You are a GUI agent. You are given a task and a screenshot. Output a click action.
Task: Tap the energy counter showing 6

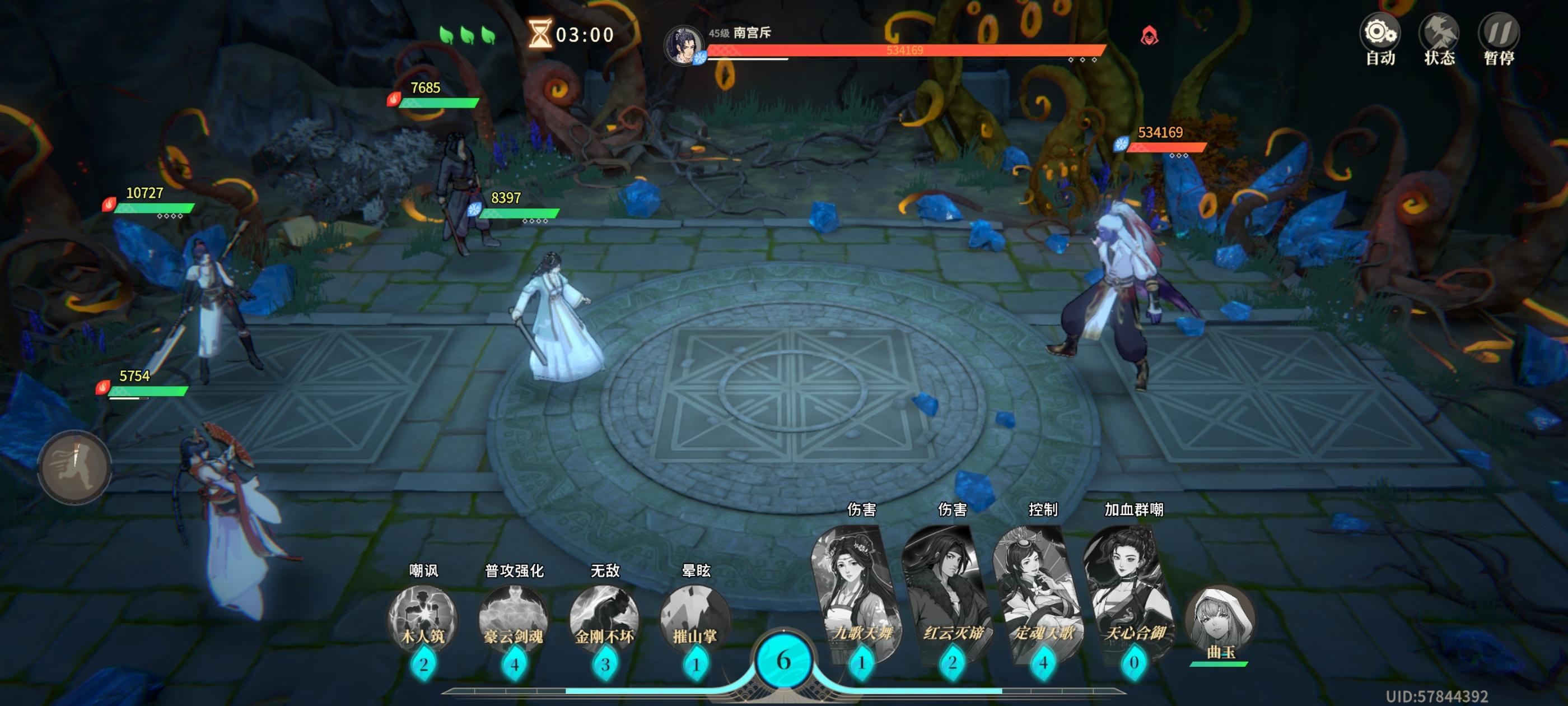(x=784, y=657)
